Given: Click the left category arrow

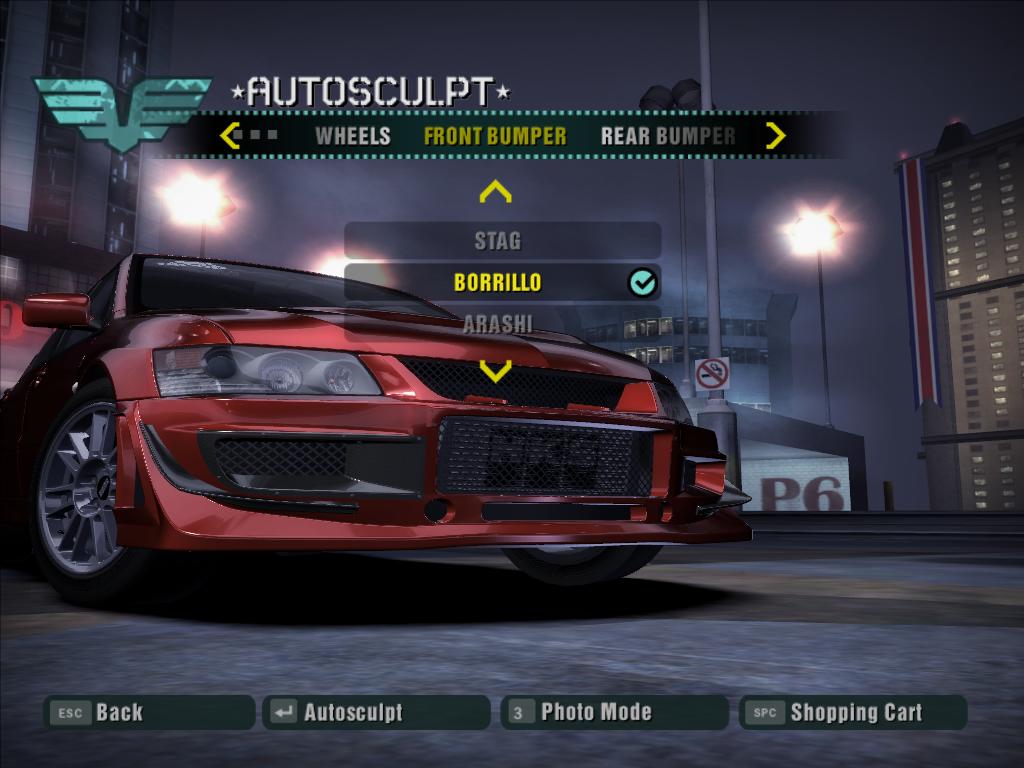Looking at the screenshot, I should [x=229, y=135].
